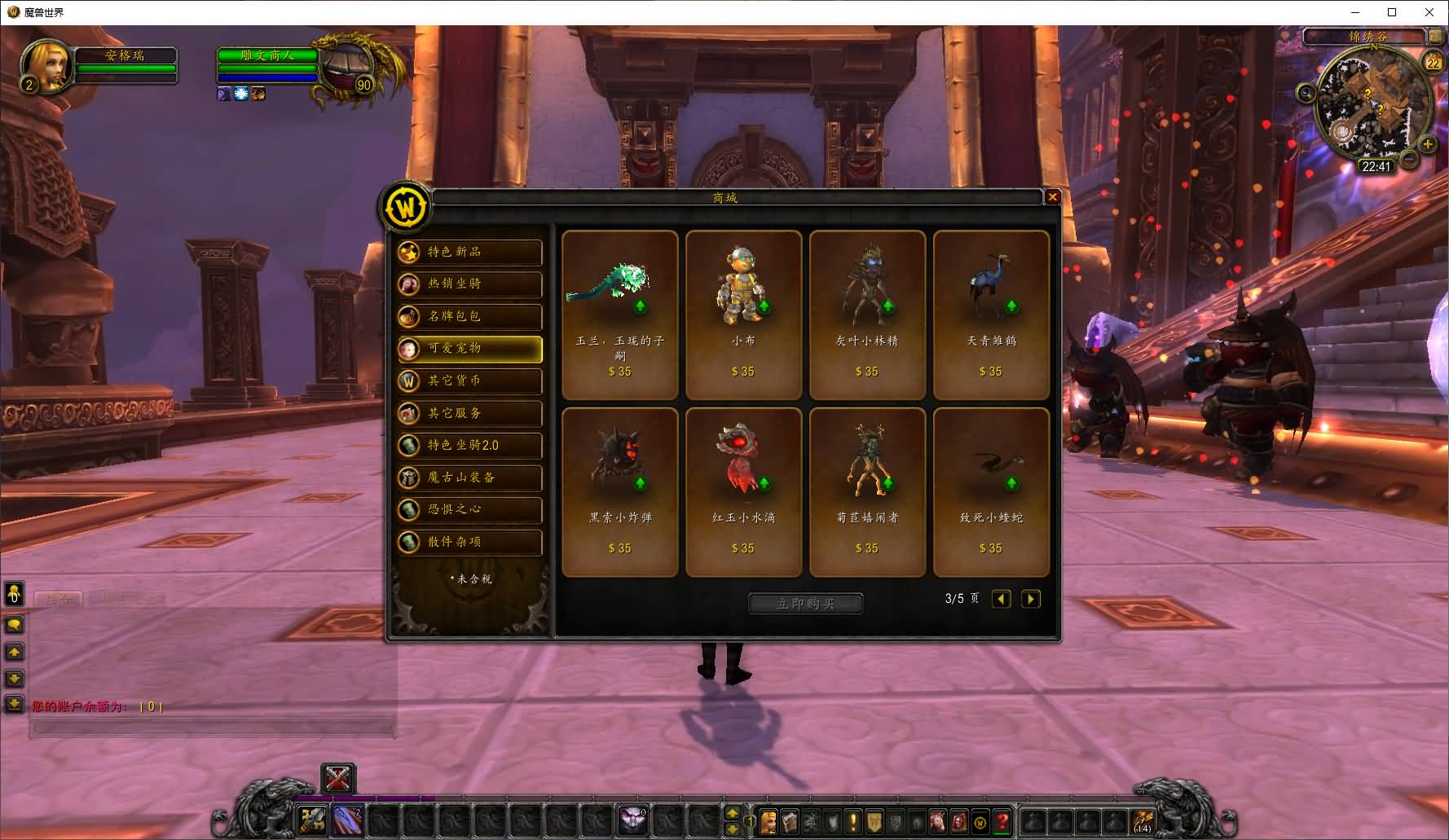1449x840 pixels.
Task: Pick the 黑索小炸弹 pet
Action: (619, 492)
